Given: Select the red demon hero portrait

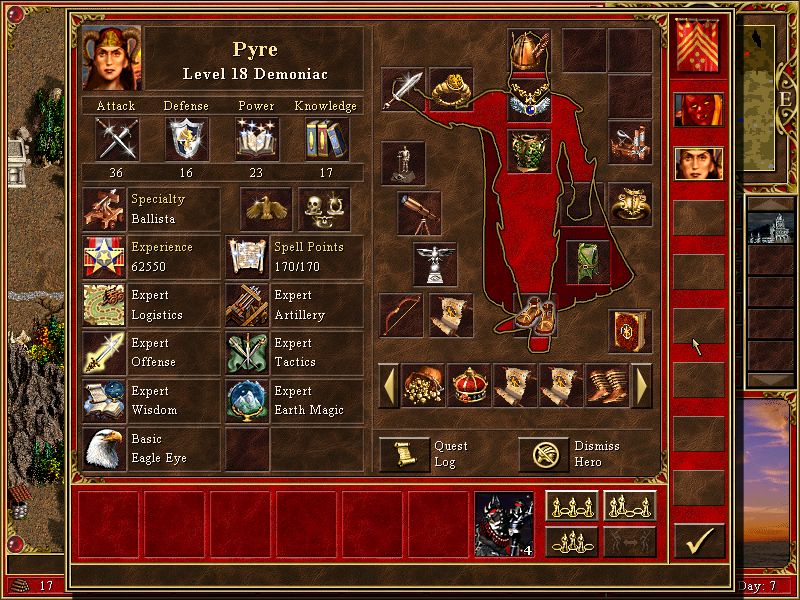Looking at the screenshot, I should [x=698, y=110].
